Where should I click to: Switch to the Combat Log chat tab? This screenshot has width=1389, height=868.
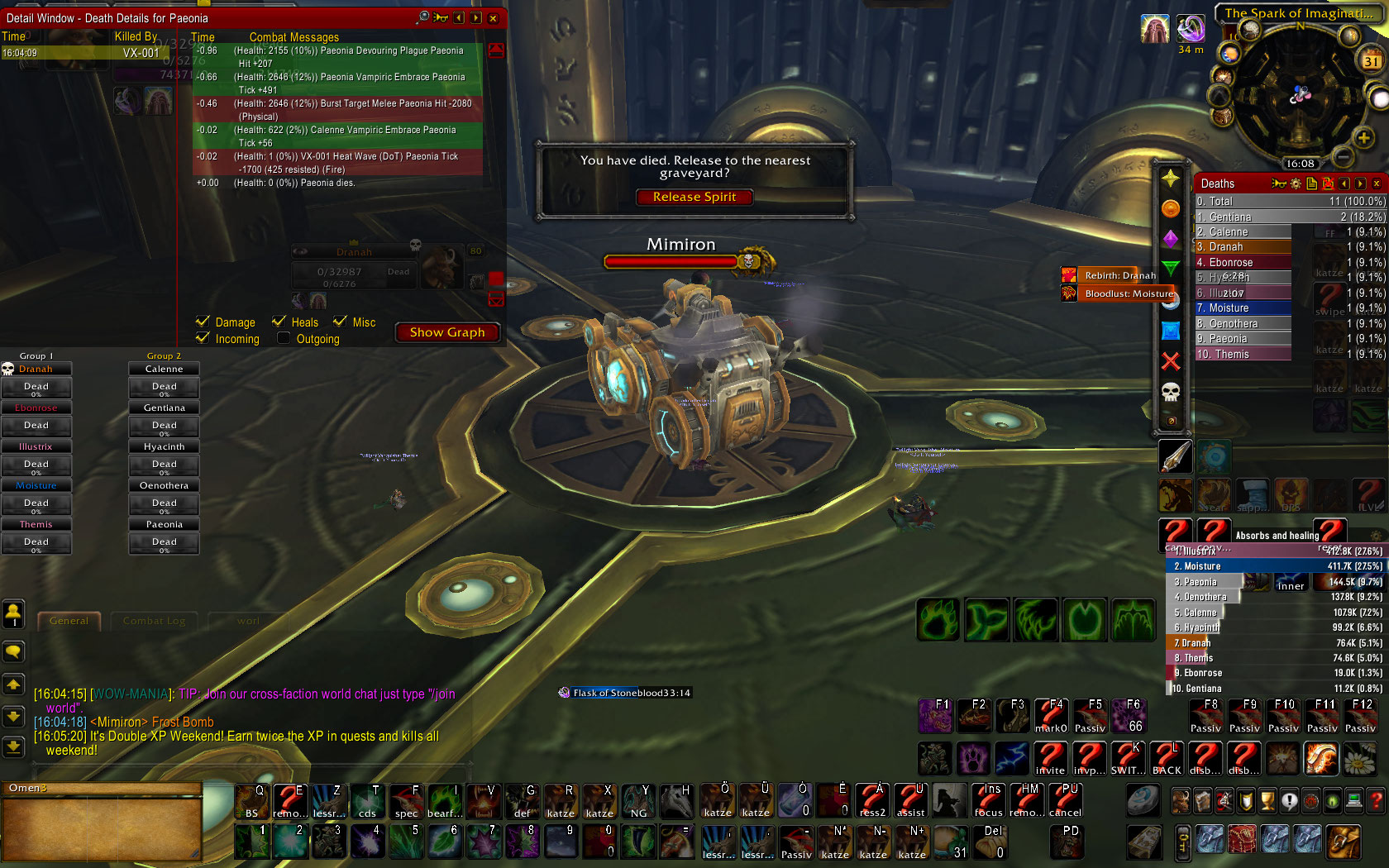tap(154, 621)
